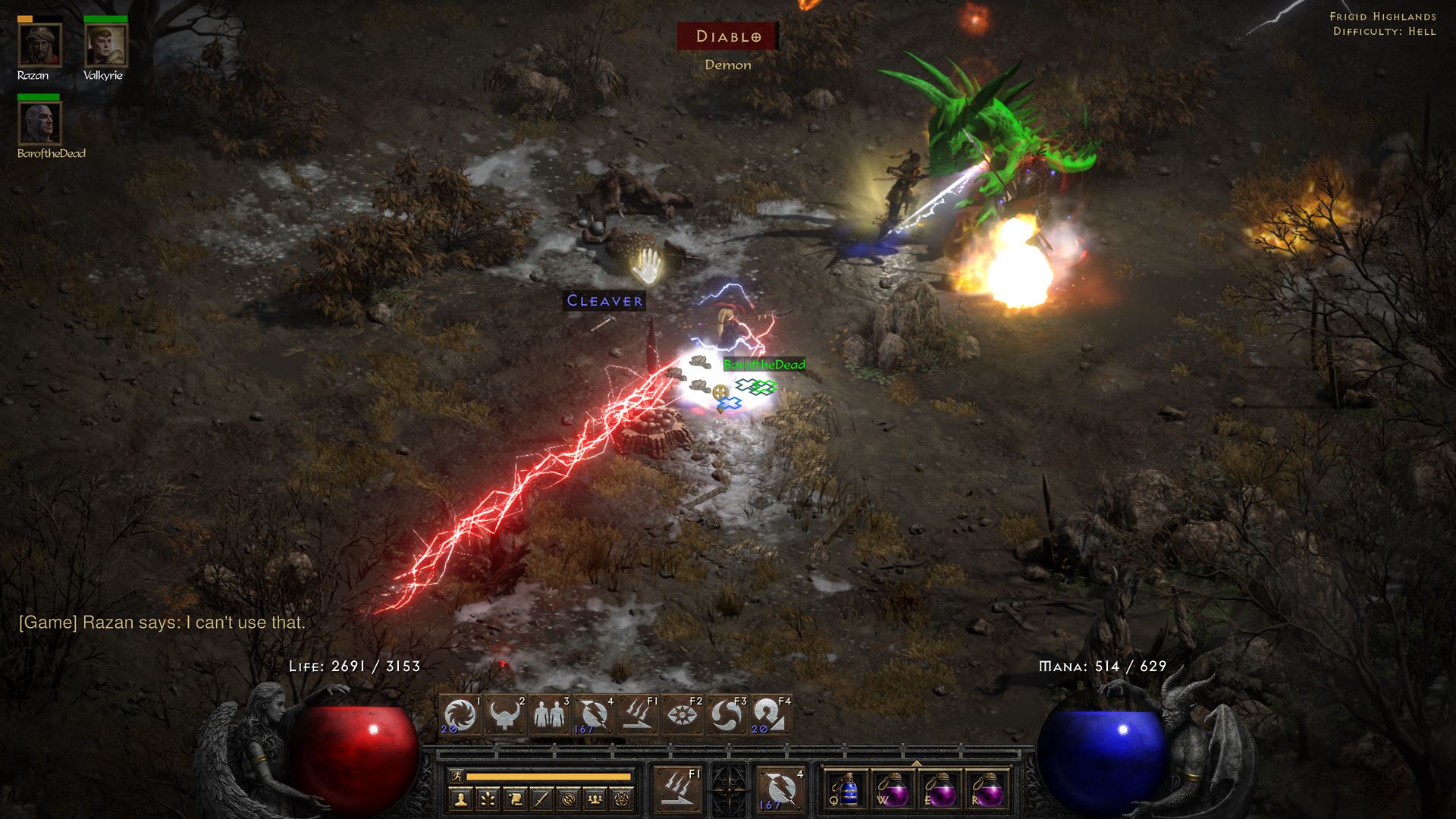1456x819 pixels.
Task: Open the active left-click skill selector
Action: coord(677,789)
